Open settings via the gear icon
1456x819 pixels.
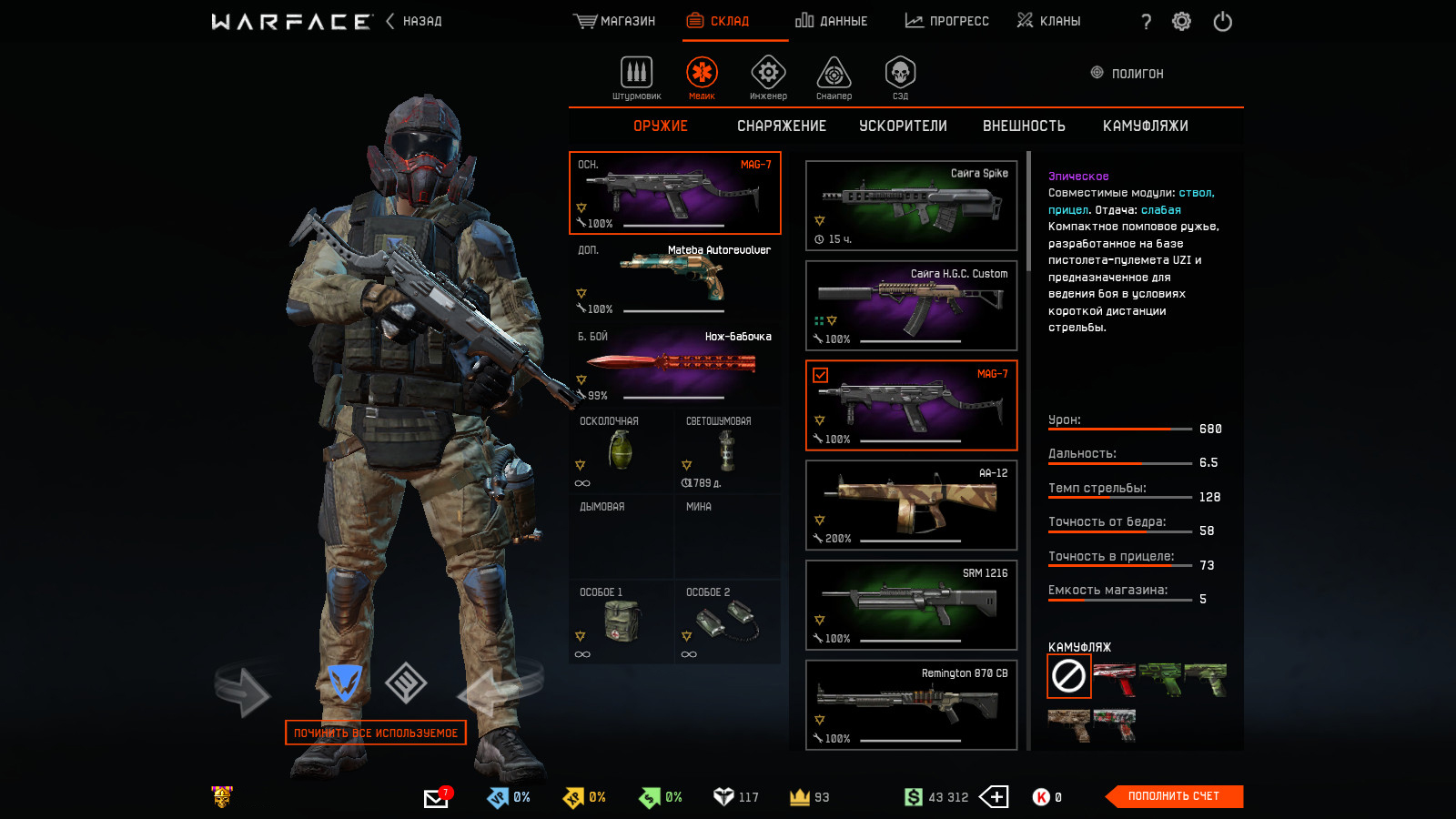coord(1181,21)
